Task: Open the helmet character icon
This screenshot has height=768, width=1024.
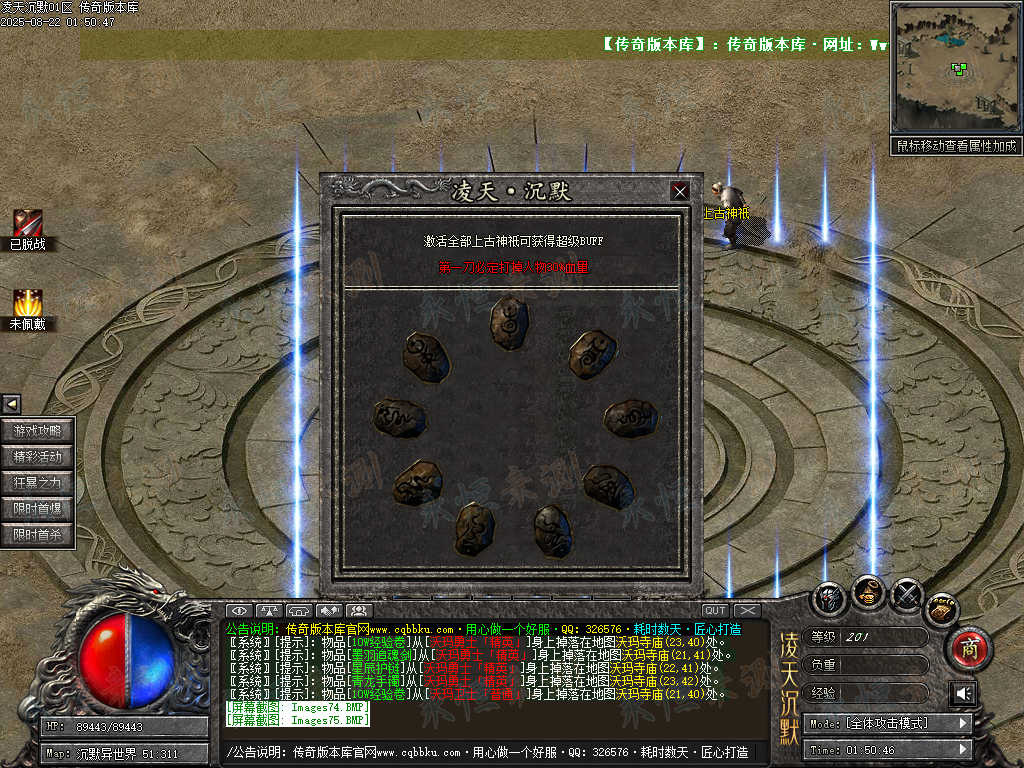Action: 828,599
